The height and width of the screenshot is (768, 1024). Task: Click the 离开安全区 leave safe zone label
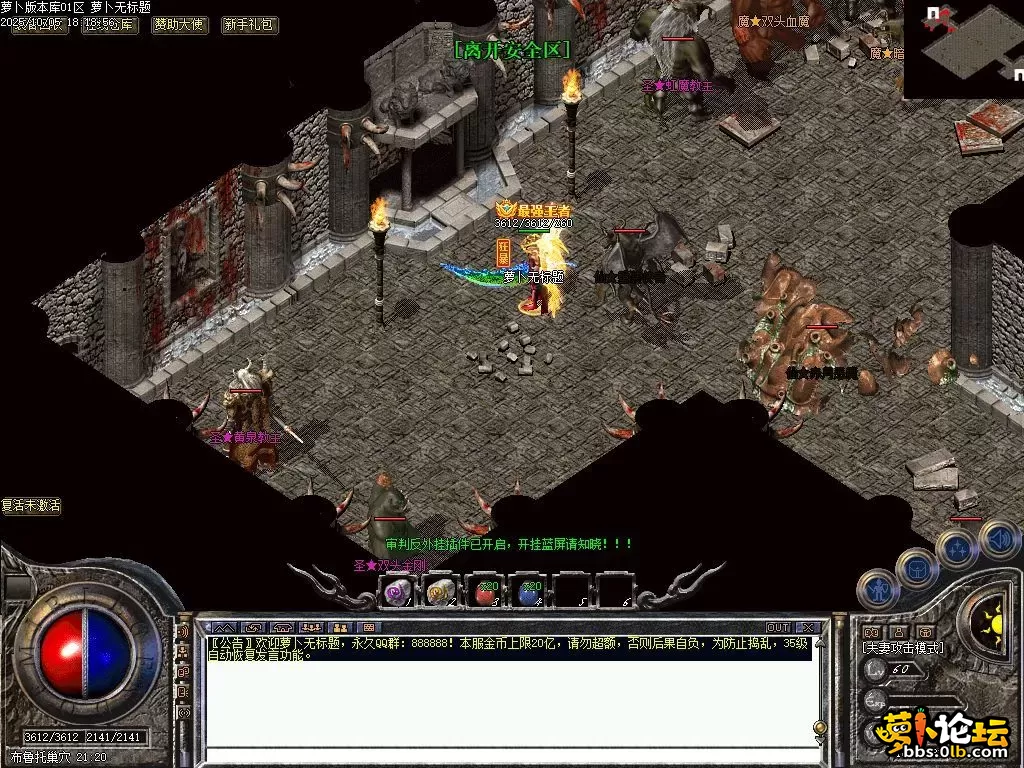click(x=511, y=49)
